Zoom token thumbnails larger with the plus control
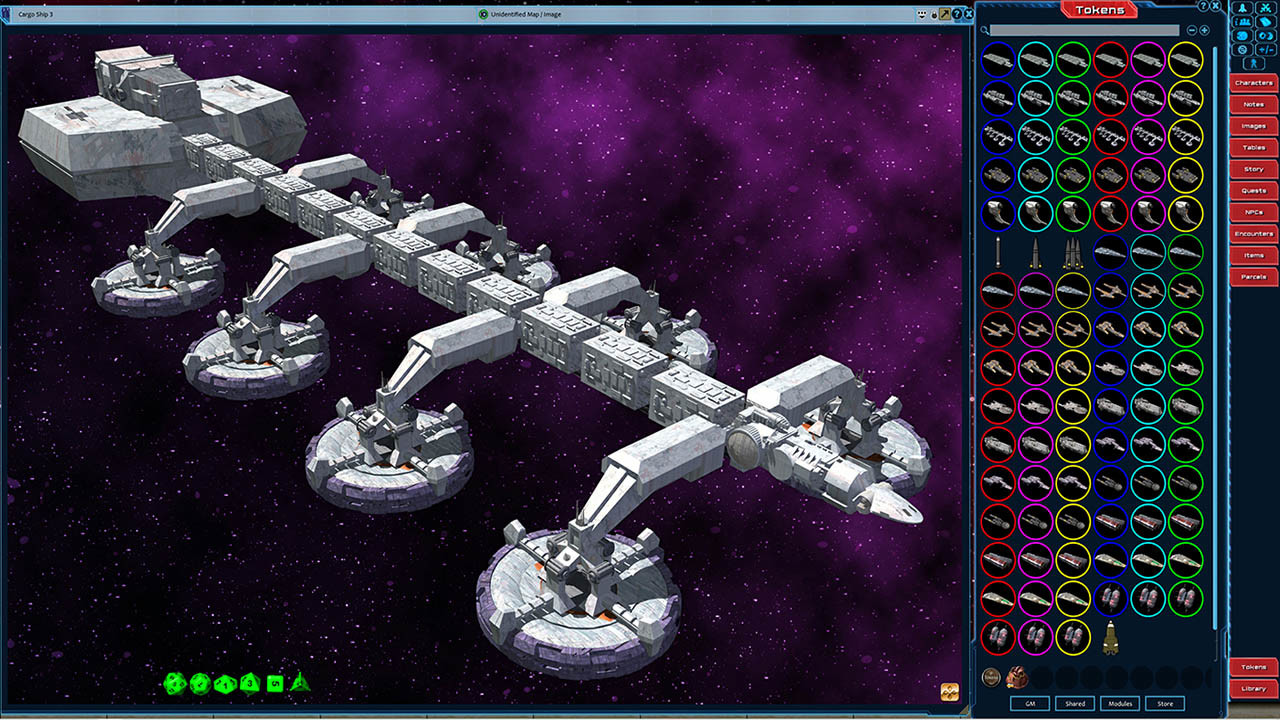The height and width of the screenshot is (720, 1280). tap(1204, 30)
